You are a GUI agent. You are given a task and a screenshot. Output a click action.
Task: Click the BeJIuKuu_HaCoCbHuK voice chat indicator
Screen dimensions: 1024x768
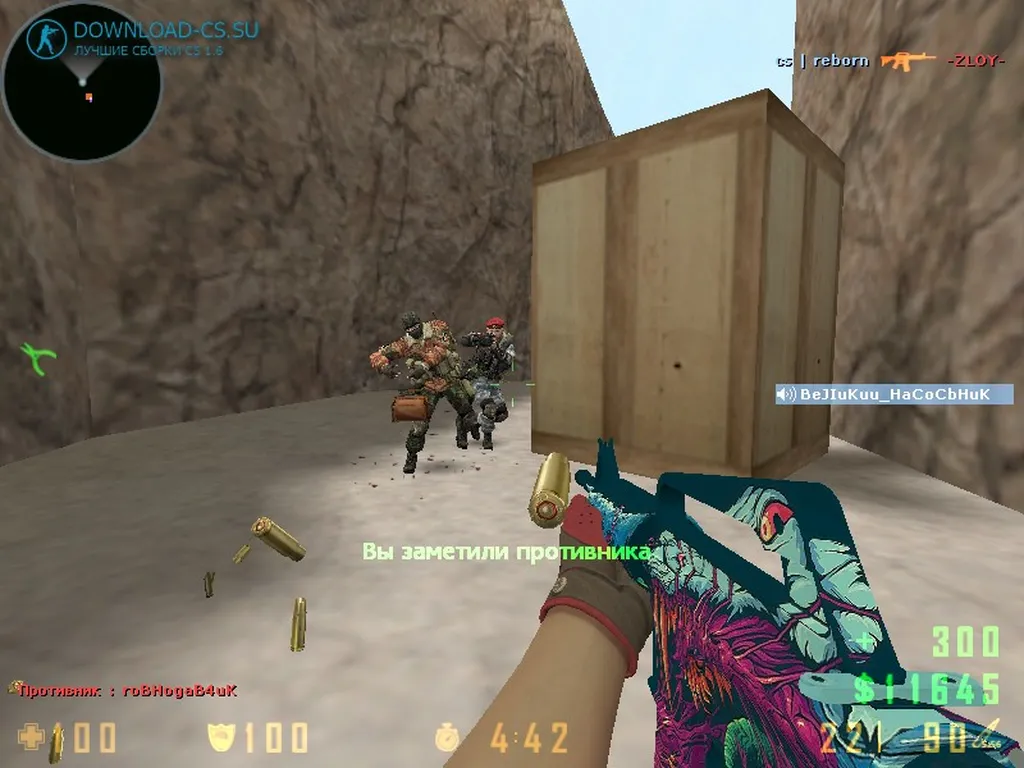pos(894,395)
